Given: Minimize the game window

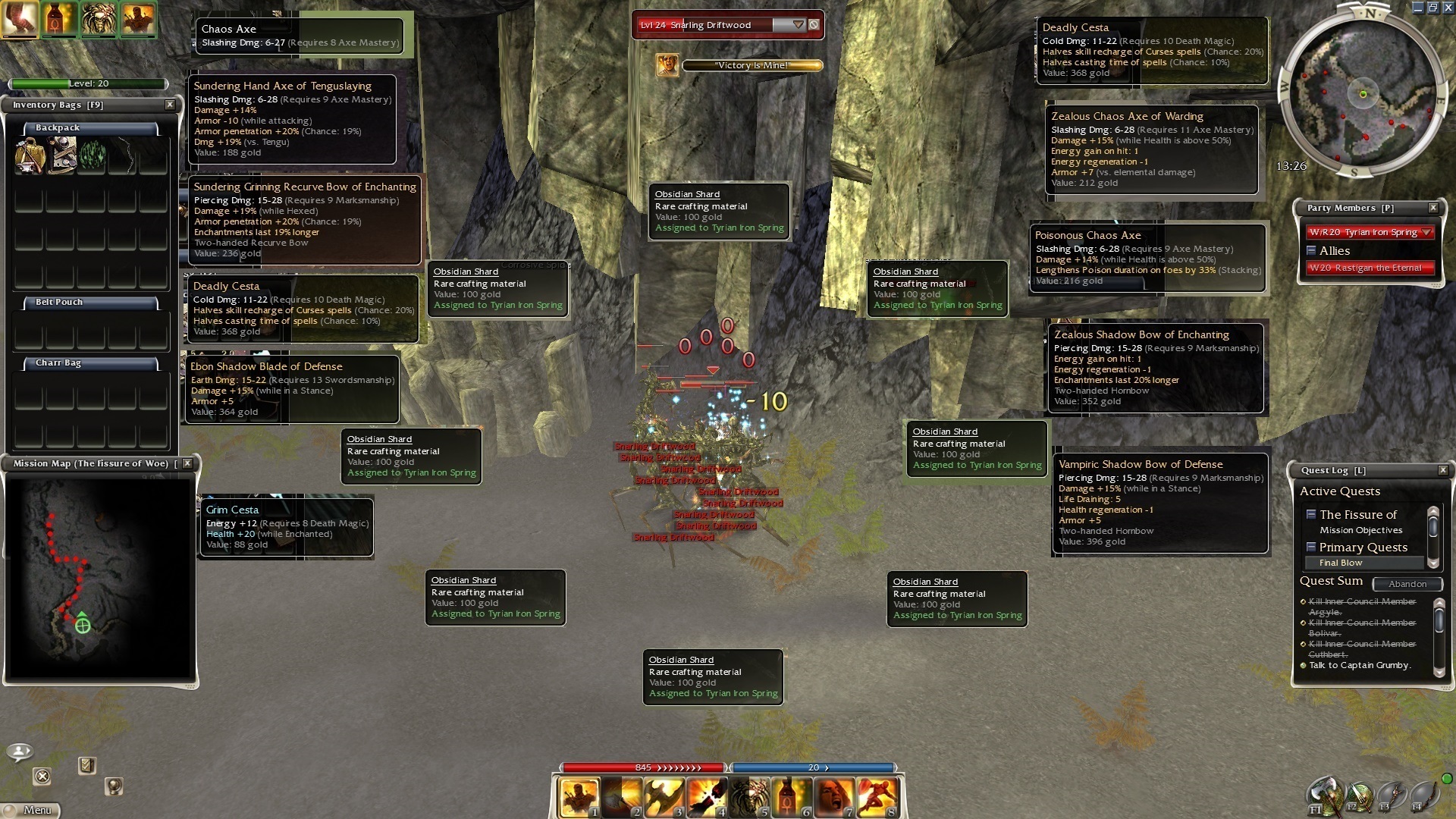Looking at the screenshot, I should [x=1417, y=8].
